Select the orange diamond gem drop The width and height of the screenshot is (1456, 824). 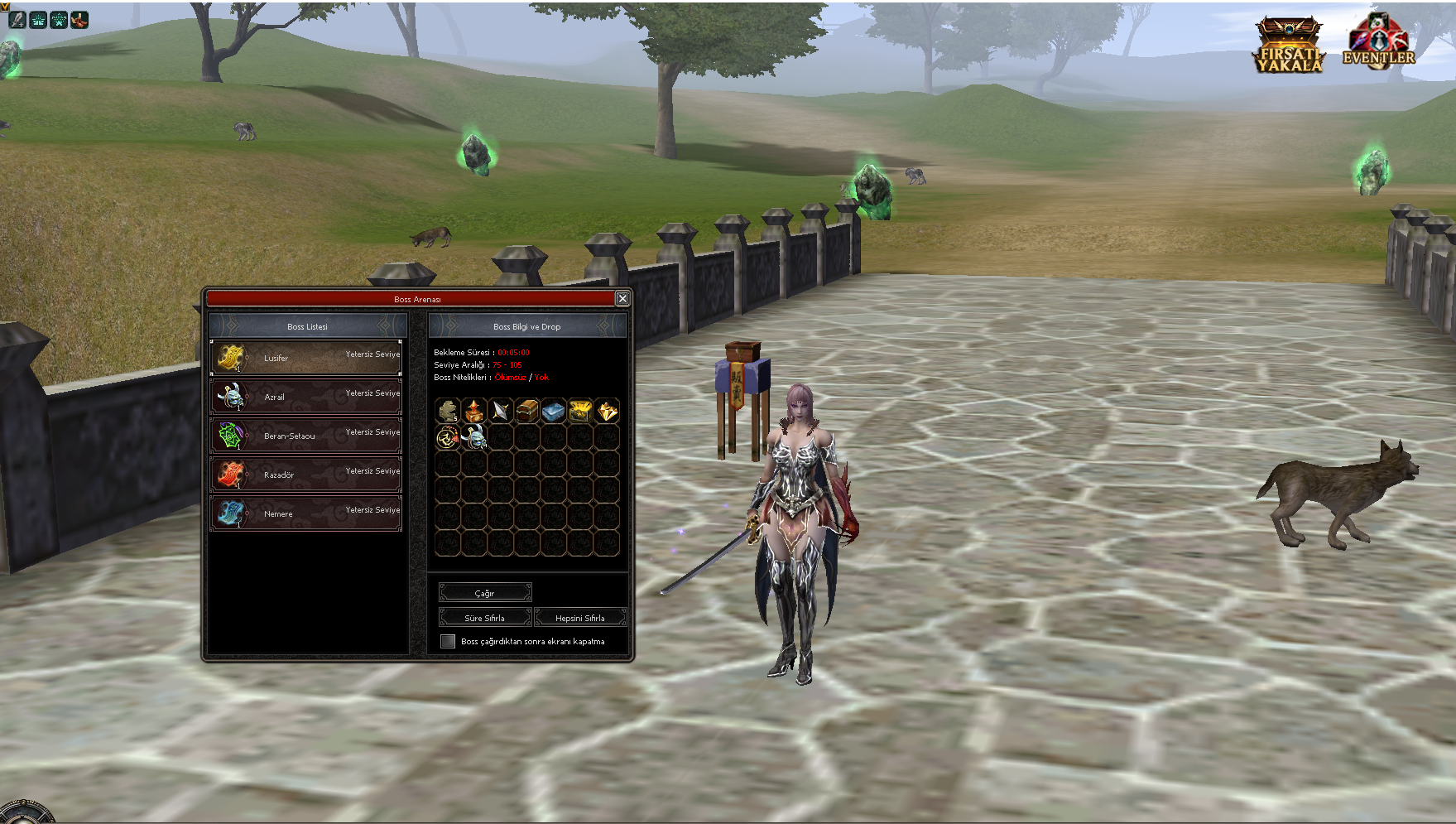click(607, 411)
